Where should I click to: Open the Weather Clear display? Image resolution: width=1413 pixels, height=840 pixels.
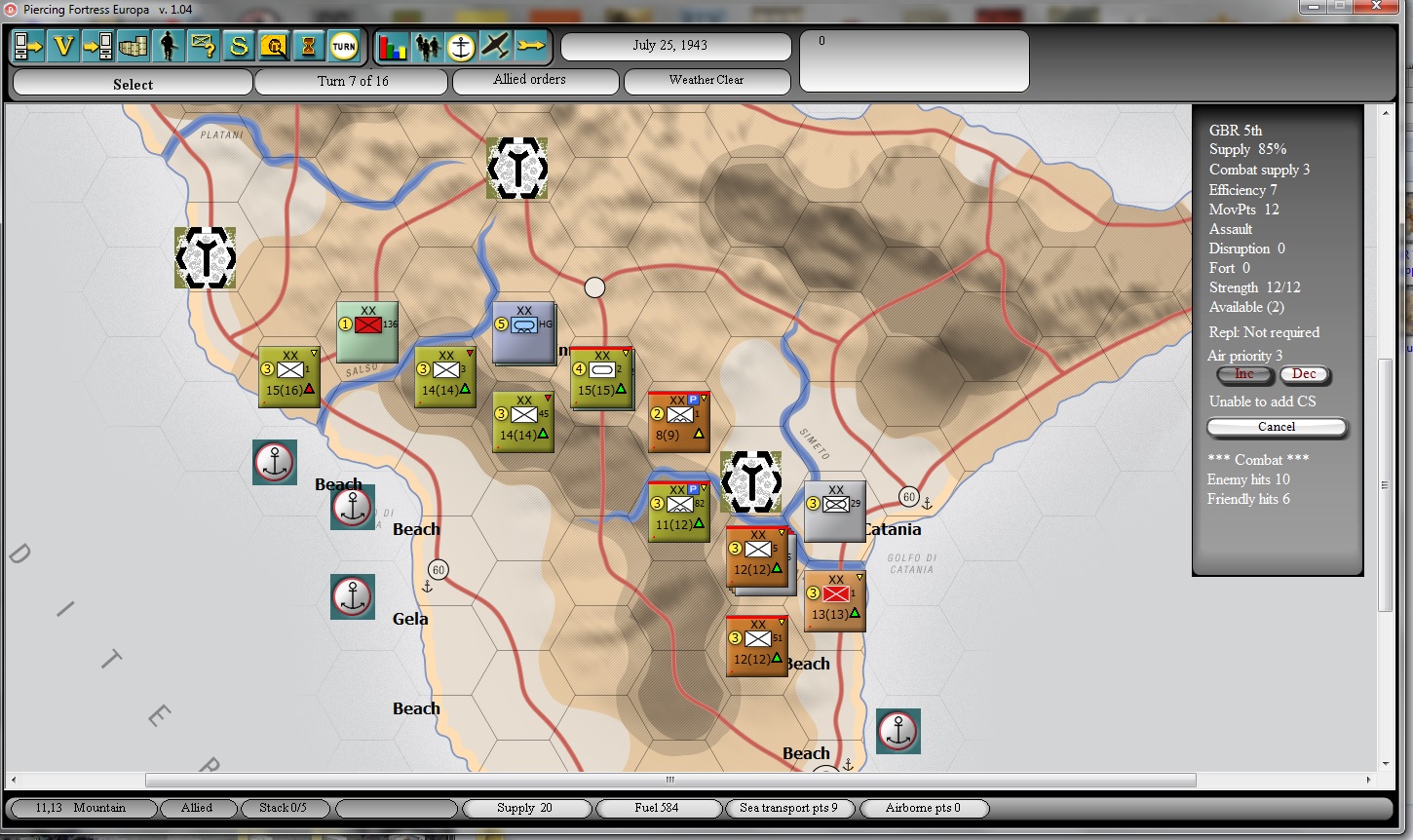coord(707,81)
